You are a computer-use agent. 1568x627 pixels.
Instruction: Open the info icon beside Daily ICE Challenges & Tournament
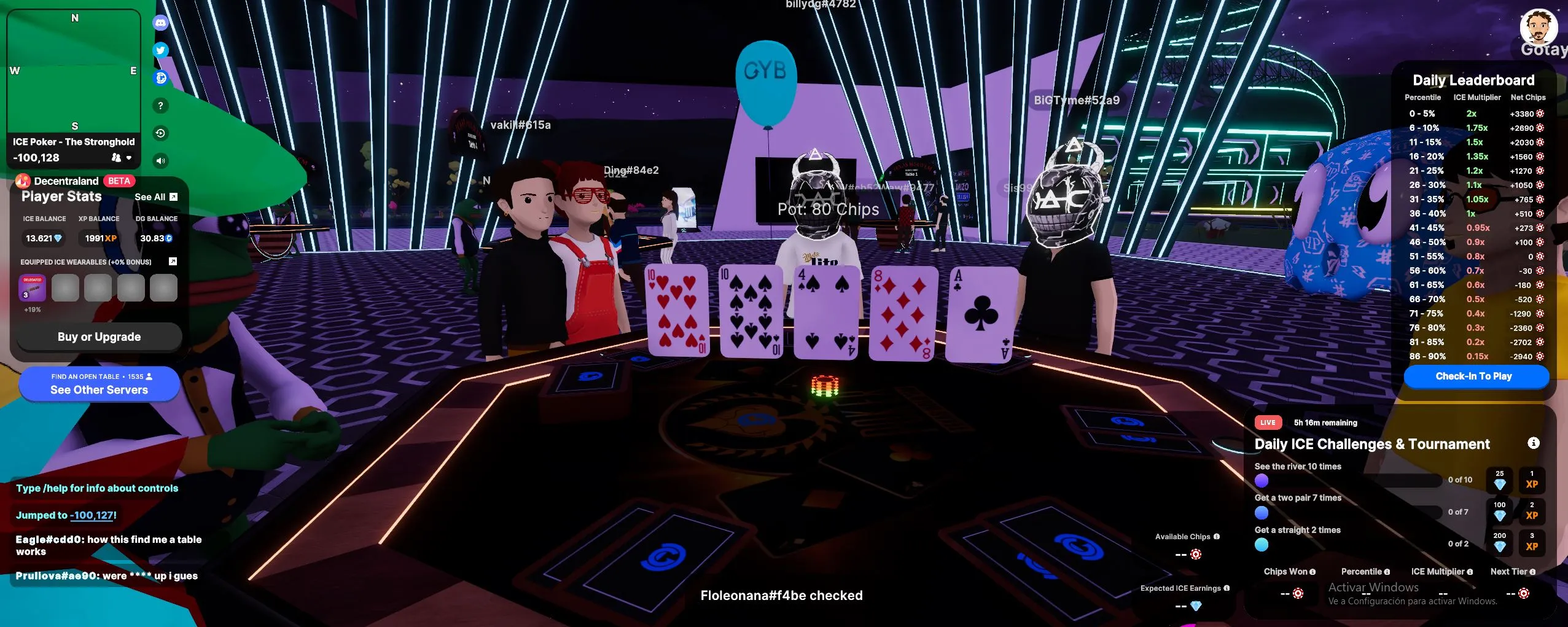[x=1534, y=443]
